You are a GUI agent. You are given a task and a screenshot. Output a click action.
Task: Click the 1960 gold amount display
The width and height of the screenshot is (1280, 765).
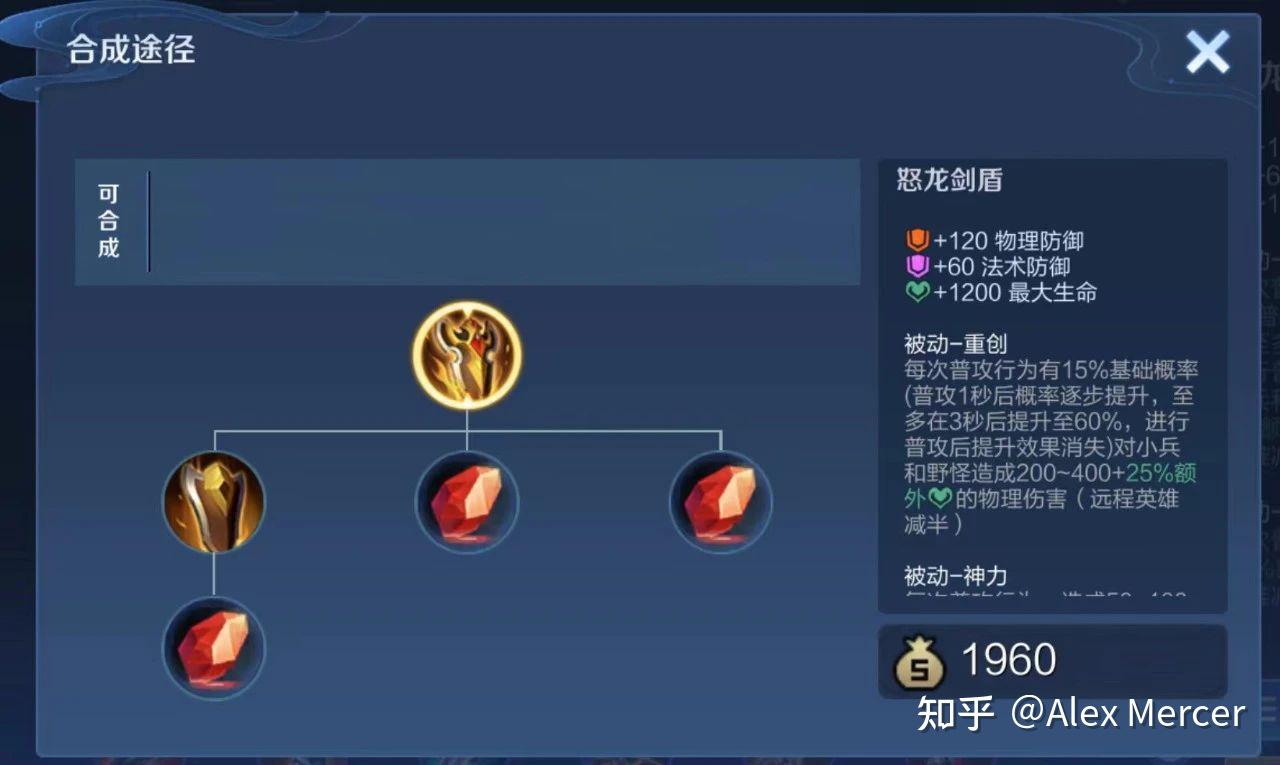point(1010,658)
